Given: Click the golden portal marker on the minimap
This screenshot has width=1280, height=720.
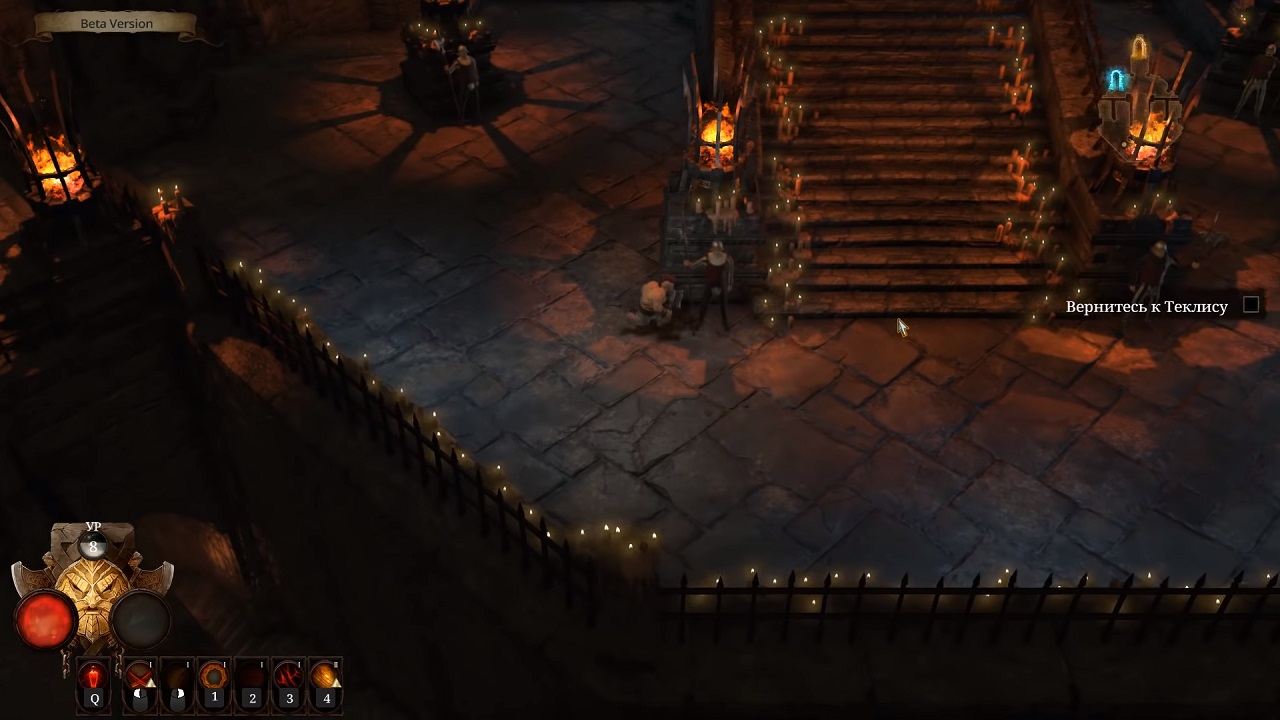Looking at the screenshot, I should pyautogui.click(x=1139, y=47).
